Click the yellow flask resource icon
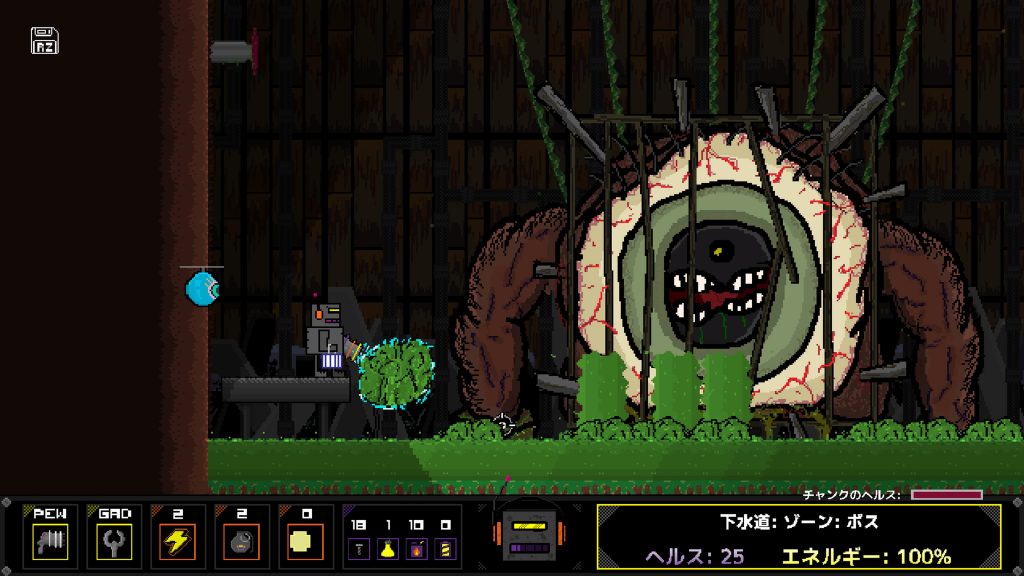 click(388, 547)
